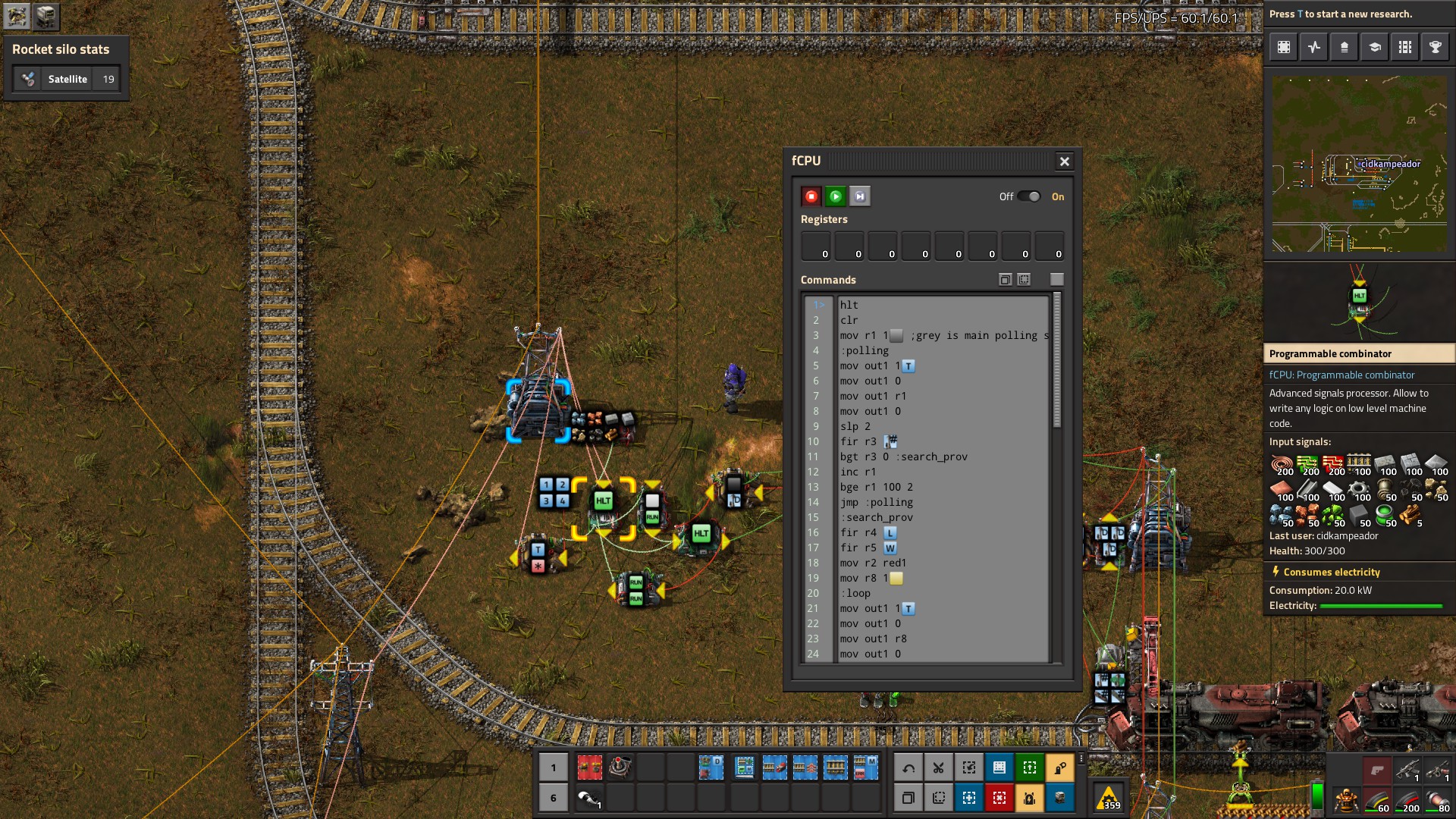Image resolution: width=1456 pixels, height=819 pixels.
Task: Click the minimap
Action: coord(1359,164)
